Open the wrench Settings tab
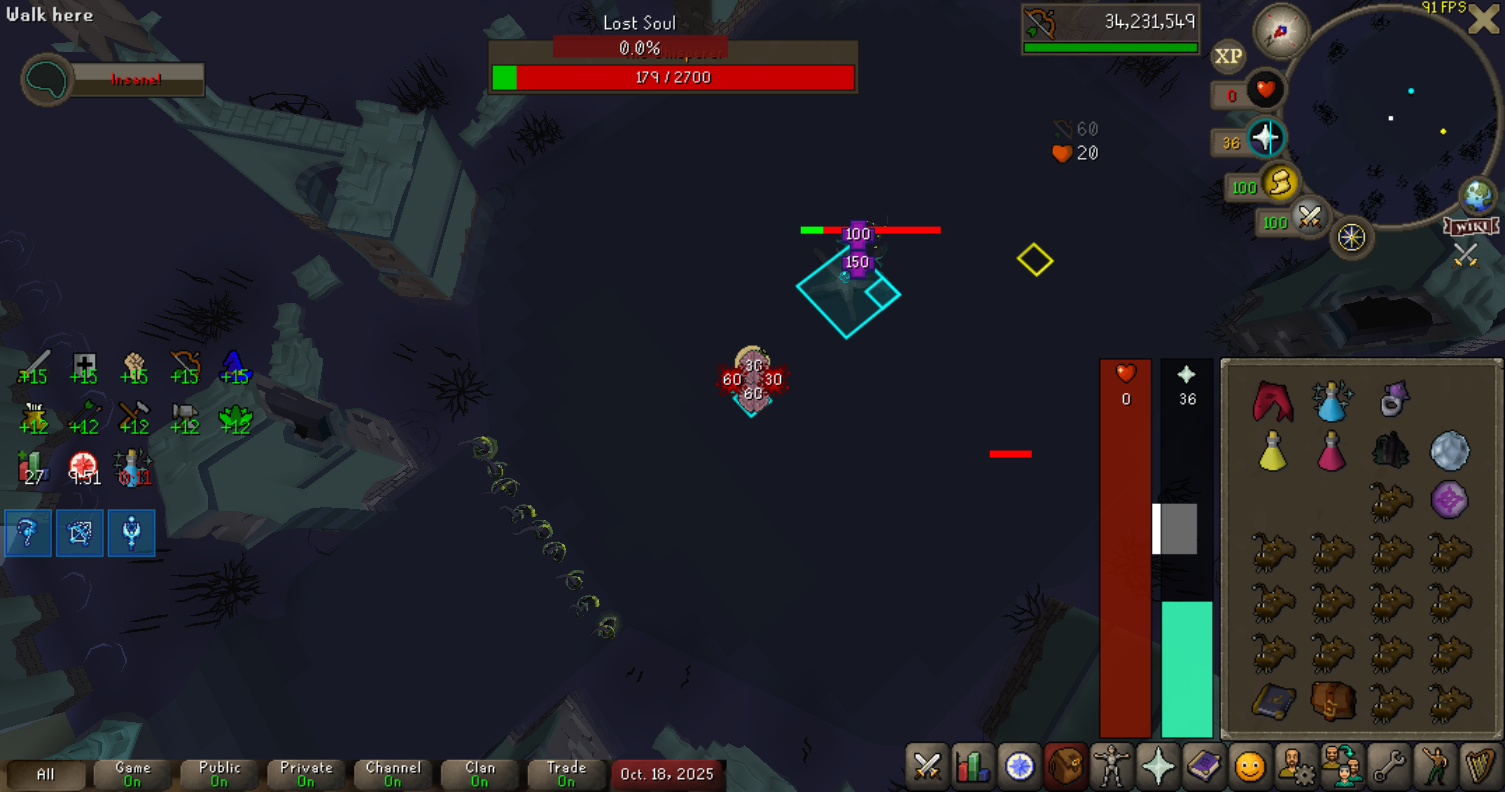The width and height of the screenshot is (1505, 792). pyautogui.click(x=1388, y=767)
